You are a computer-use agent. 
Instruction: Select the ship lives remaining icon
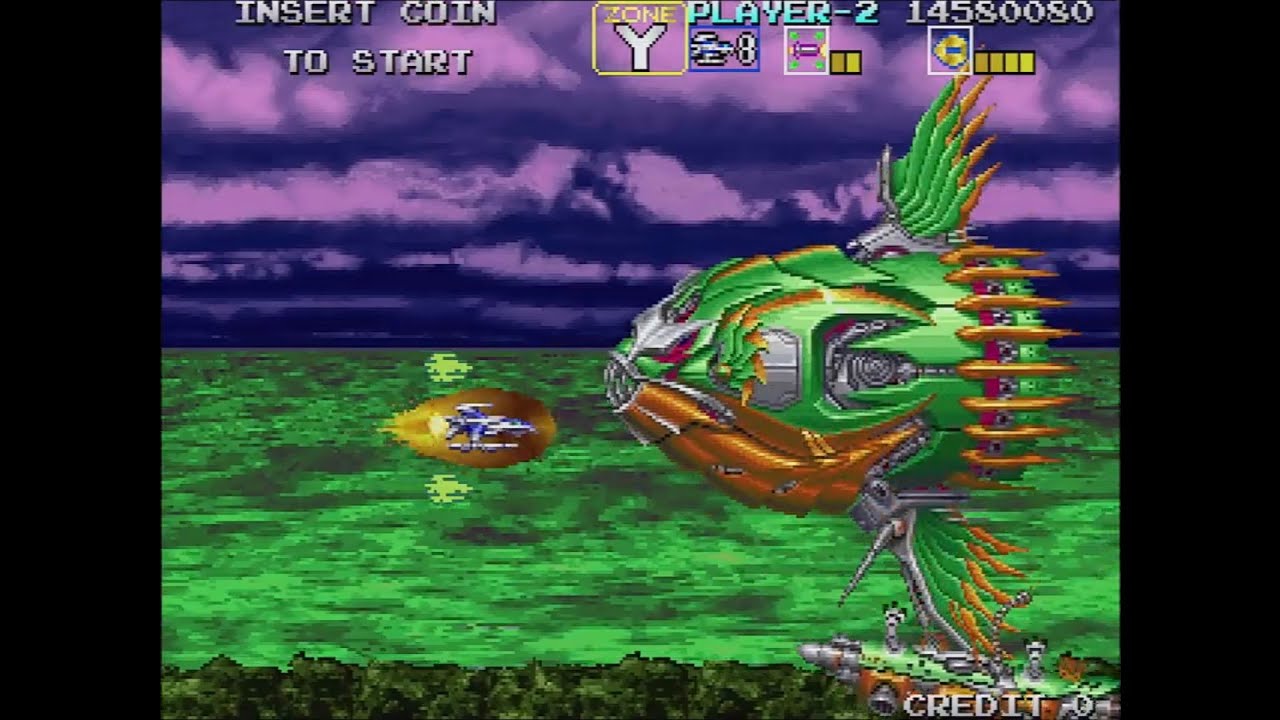point(723,49)
